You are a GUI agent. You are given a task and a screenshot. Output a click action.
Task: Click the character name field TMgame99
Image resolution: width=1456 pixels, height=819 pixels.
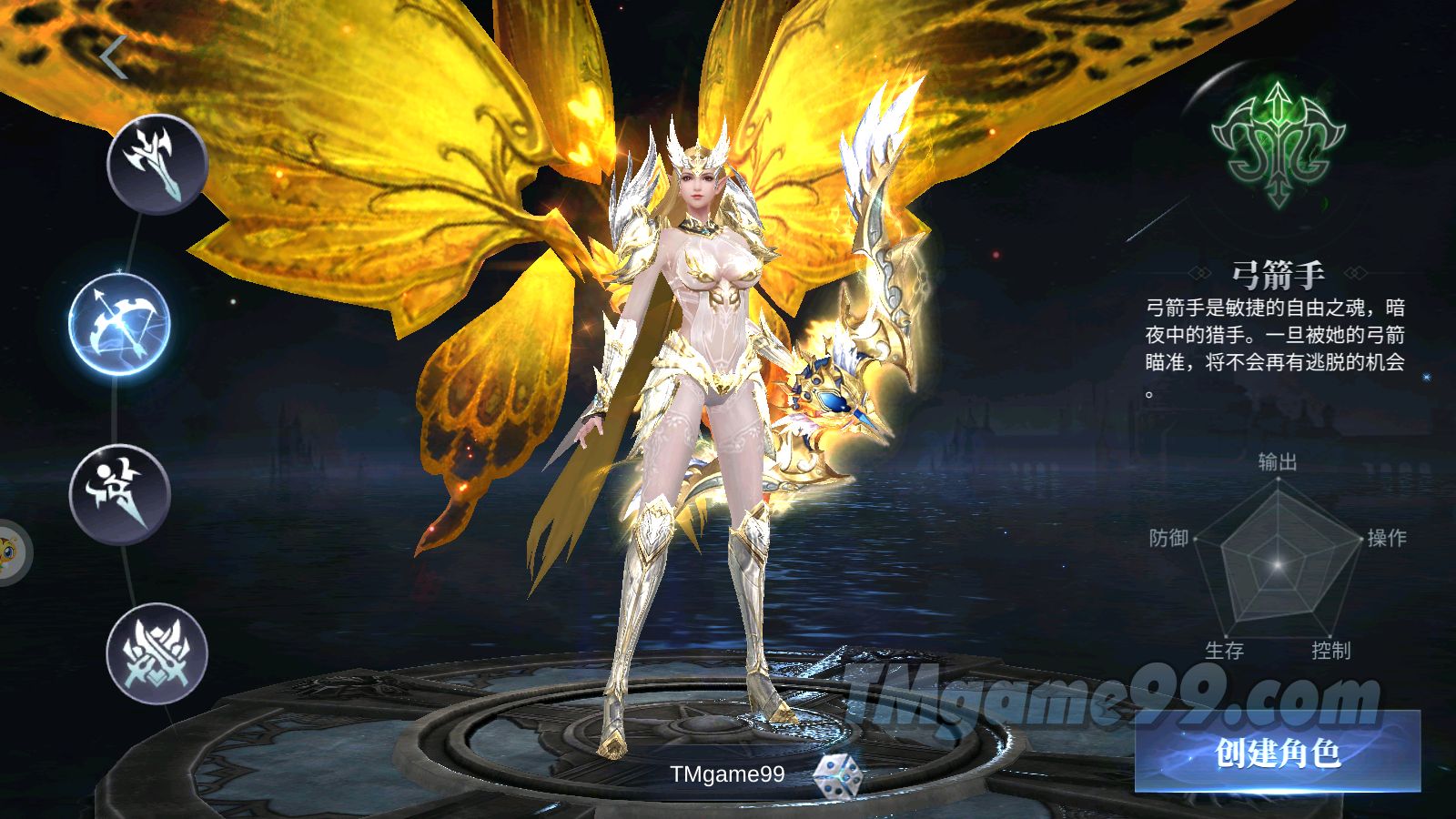point(726,774)
